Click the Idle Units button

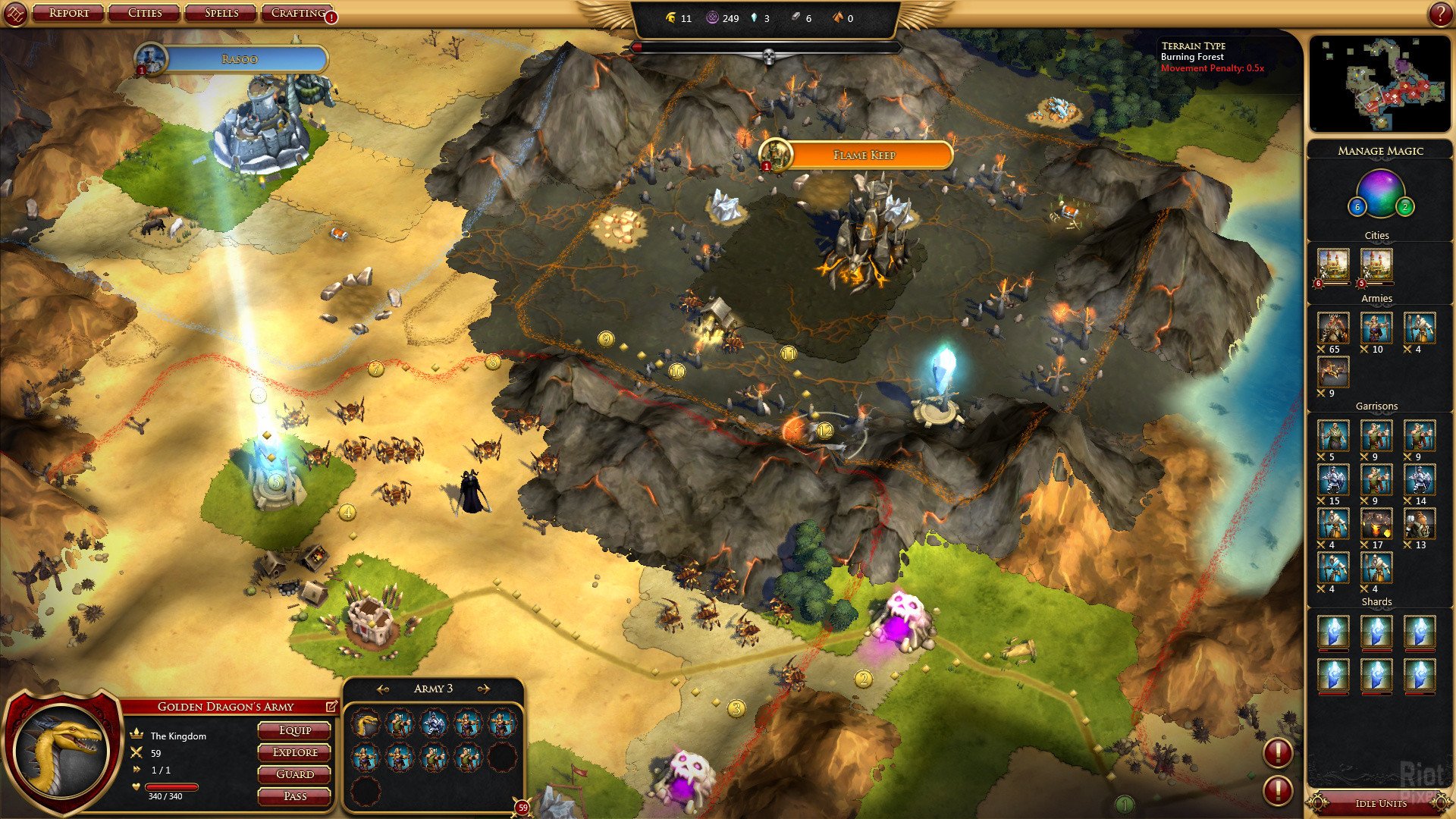point(1380,803)
